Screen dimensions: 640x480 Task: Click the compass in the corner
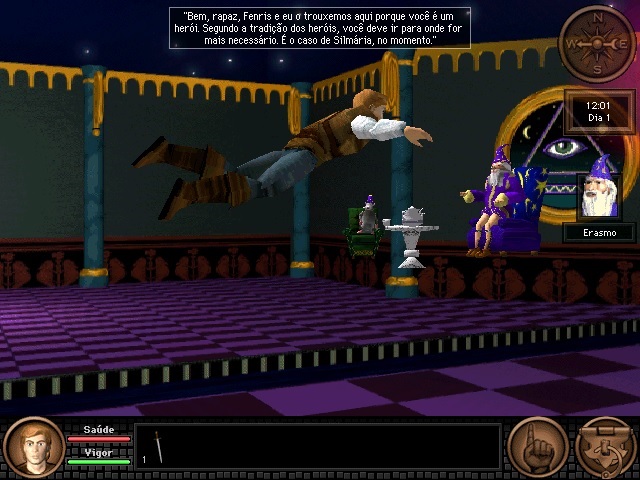point(597,43)
